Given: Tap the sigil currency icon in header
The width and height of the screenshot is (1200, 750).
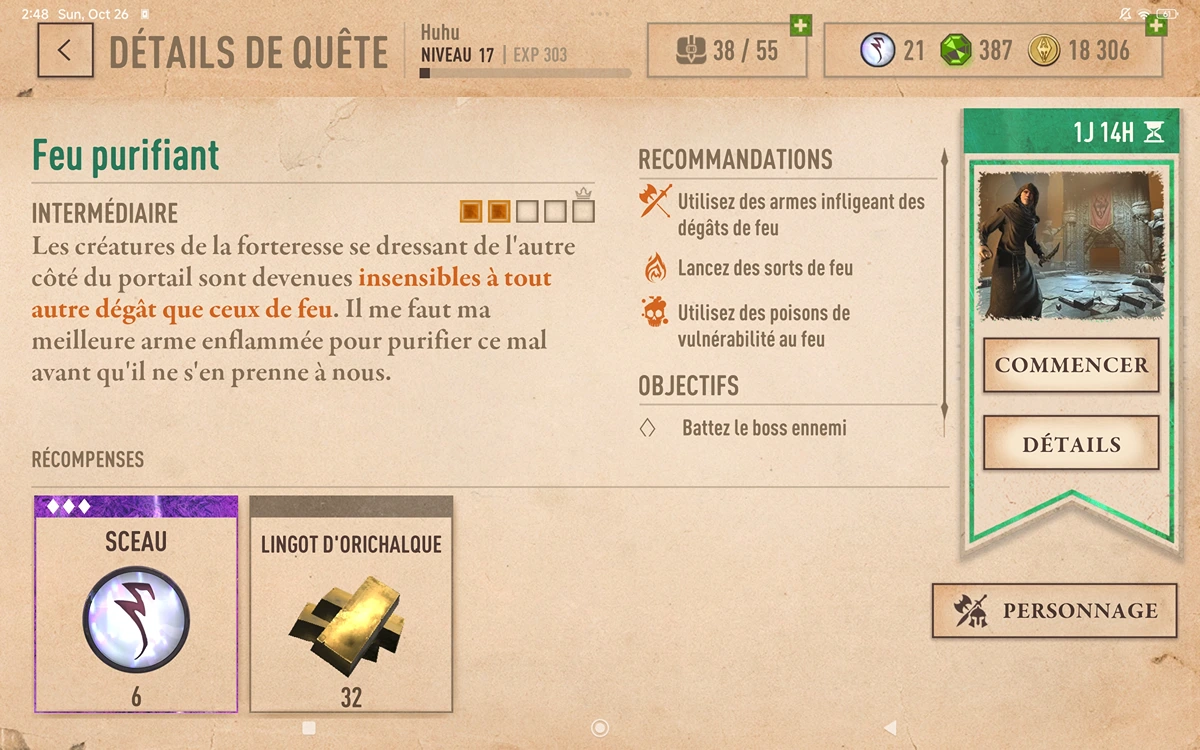Looking at the screenshot, I should [x=877, y=51].
